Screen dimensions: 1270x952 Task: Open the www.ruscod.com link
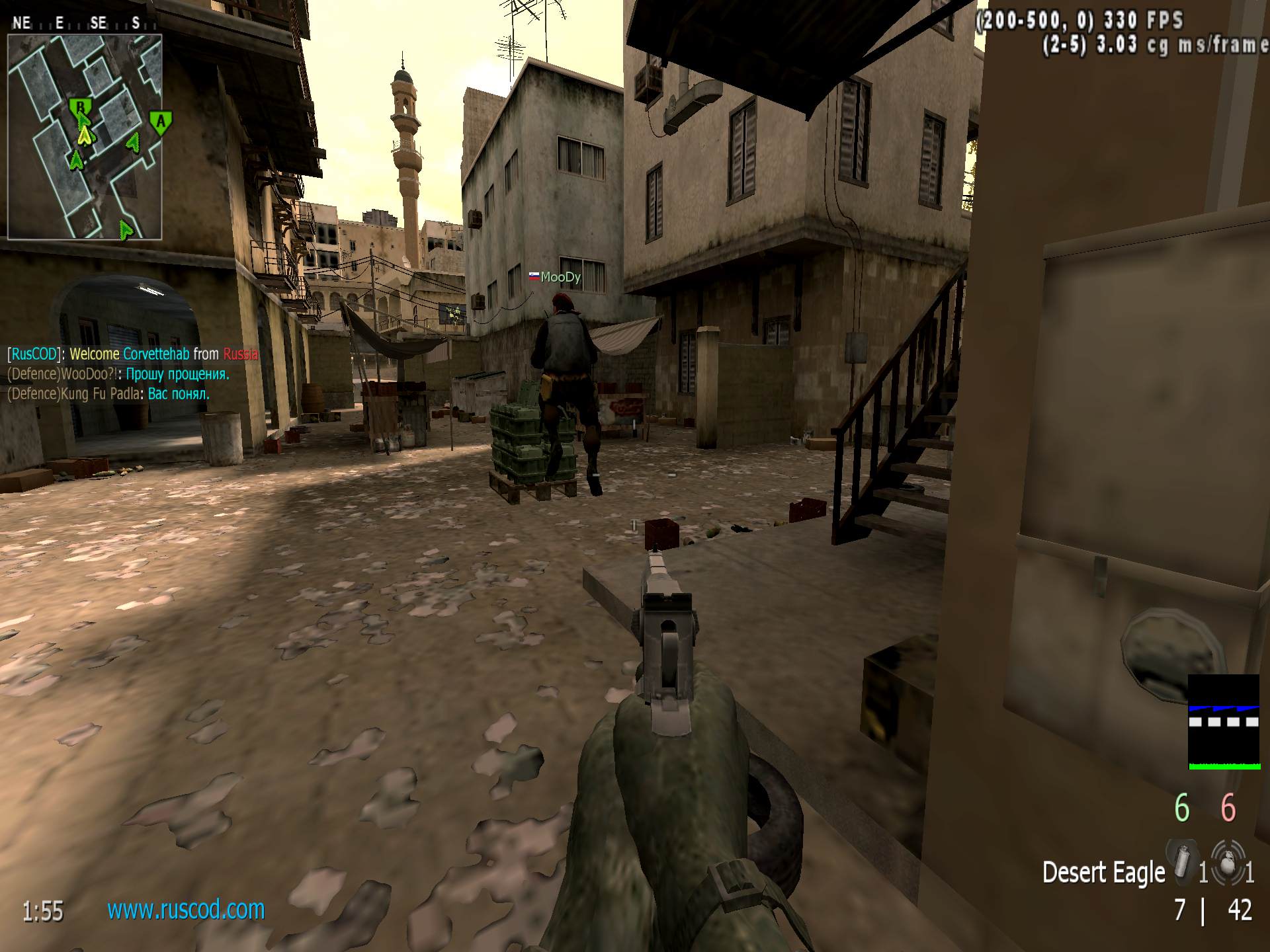point(186,910)
